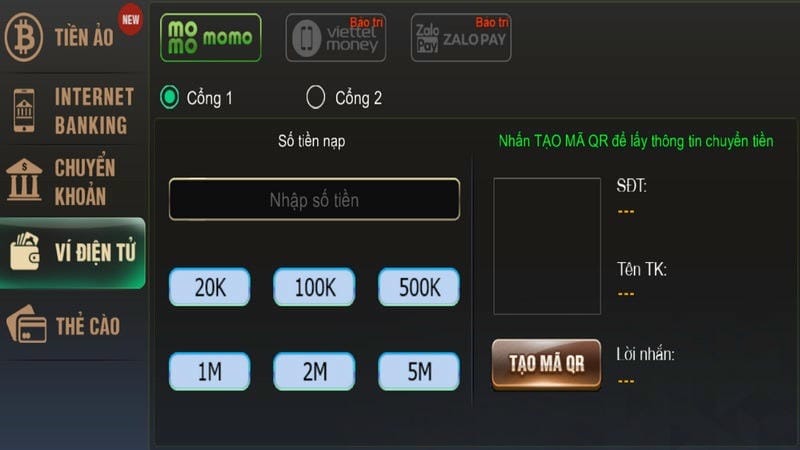Choose the Viettel Money wallet option
The width and height of the screenshot is (800, 450).
pos(335,38)
